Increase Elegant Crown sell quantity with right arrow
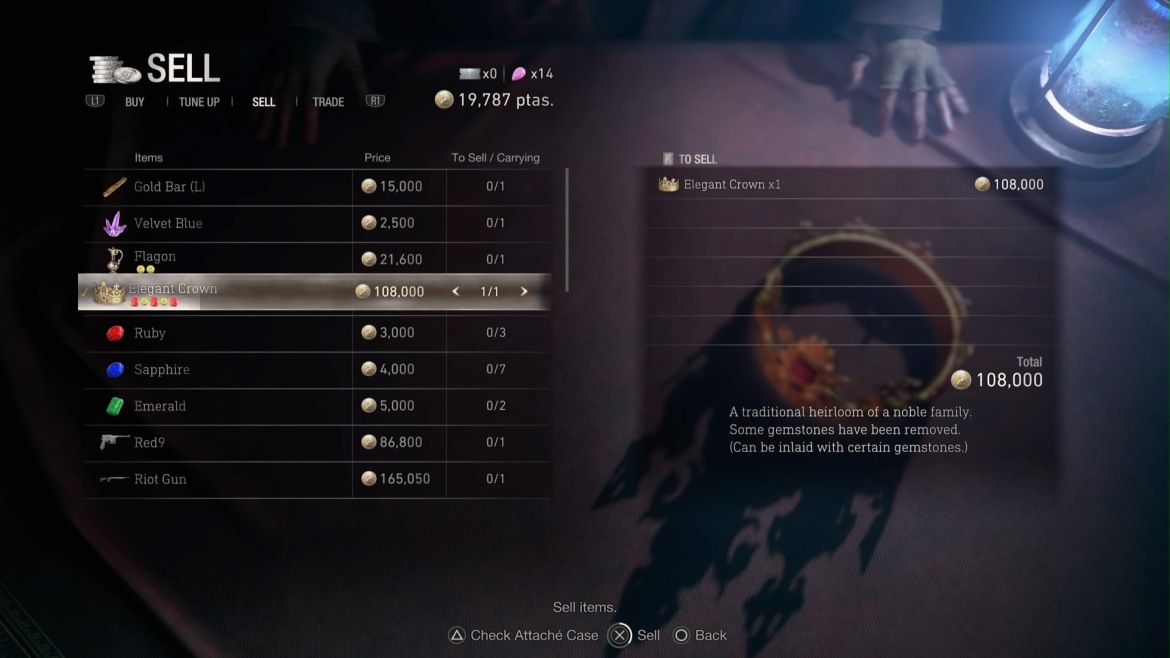Viewport: 1170px width, 658px height. (x=524, y=292)
